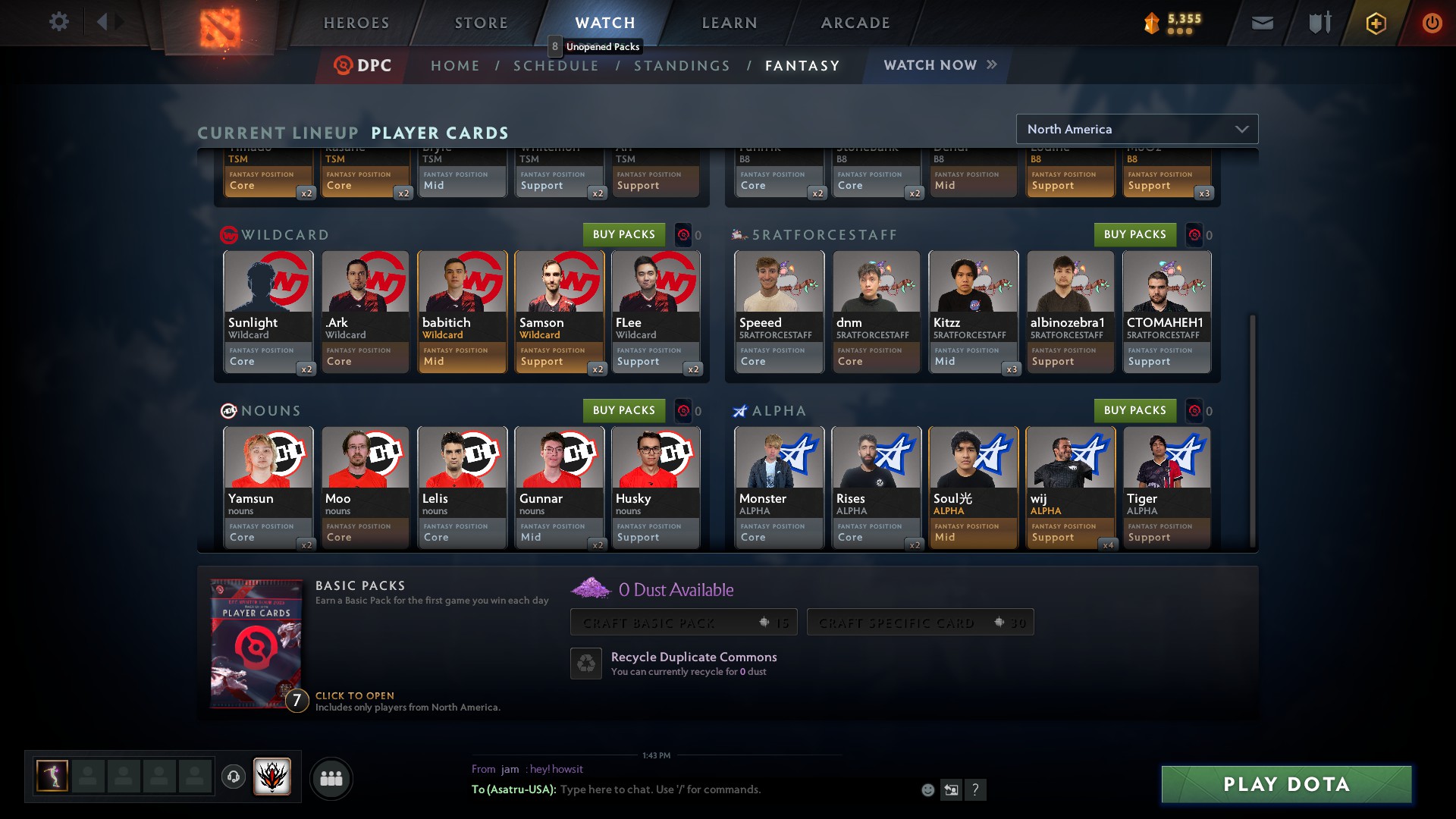The width and height of the screenshot is (1456, 819).
Task: Click the Watch Now link
Action: [929, 65]
